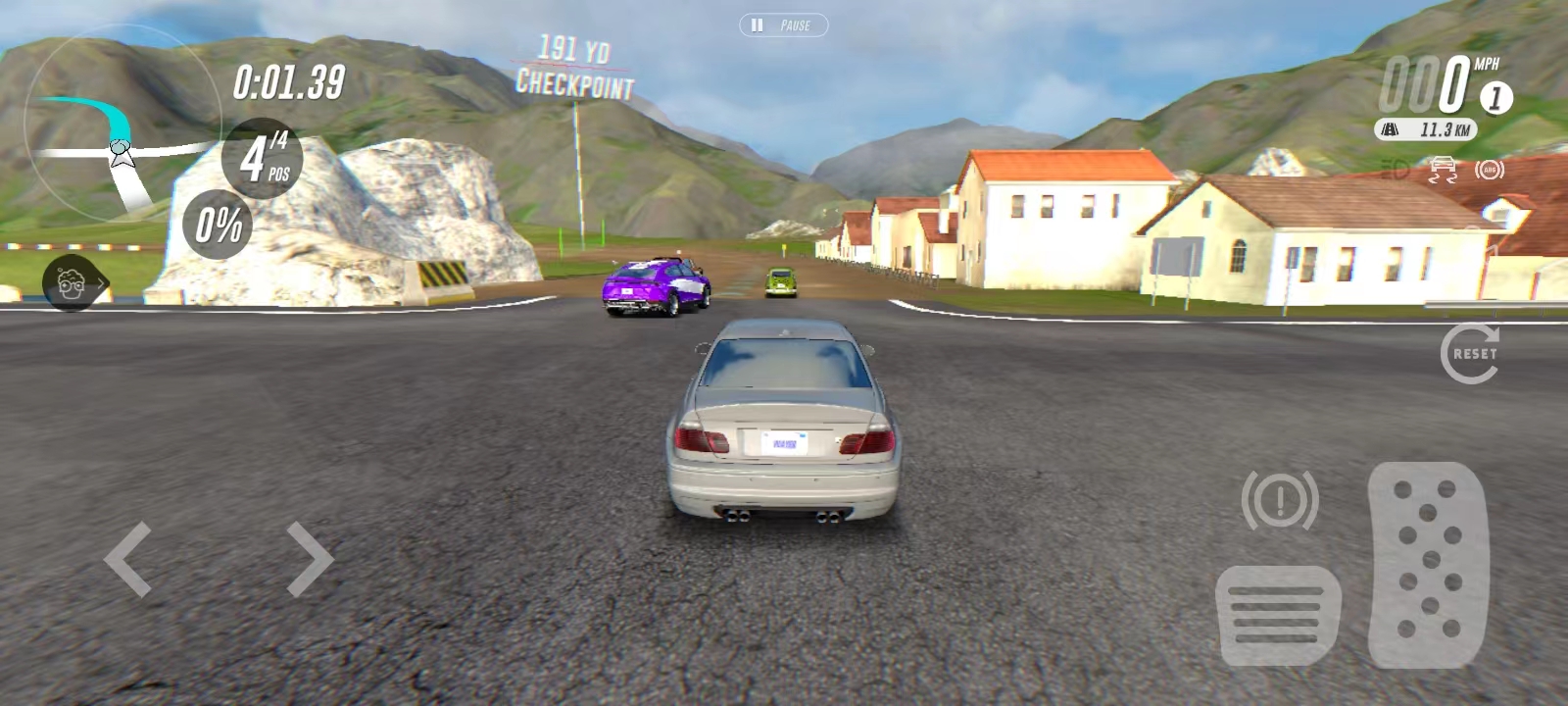1568x706 pixels.
Task: Steer right with the right arrow
Action: point(310,559)
